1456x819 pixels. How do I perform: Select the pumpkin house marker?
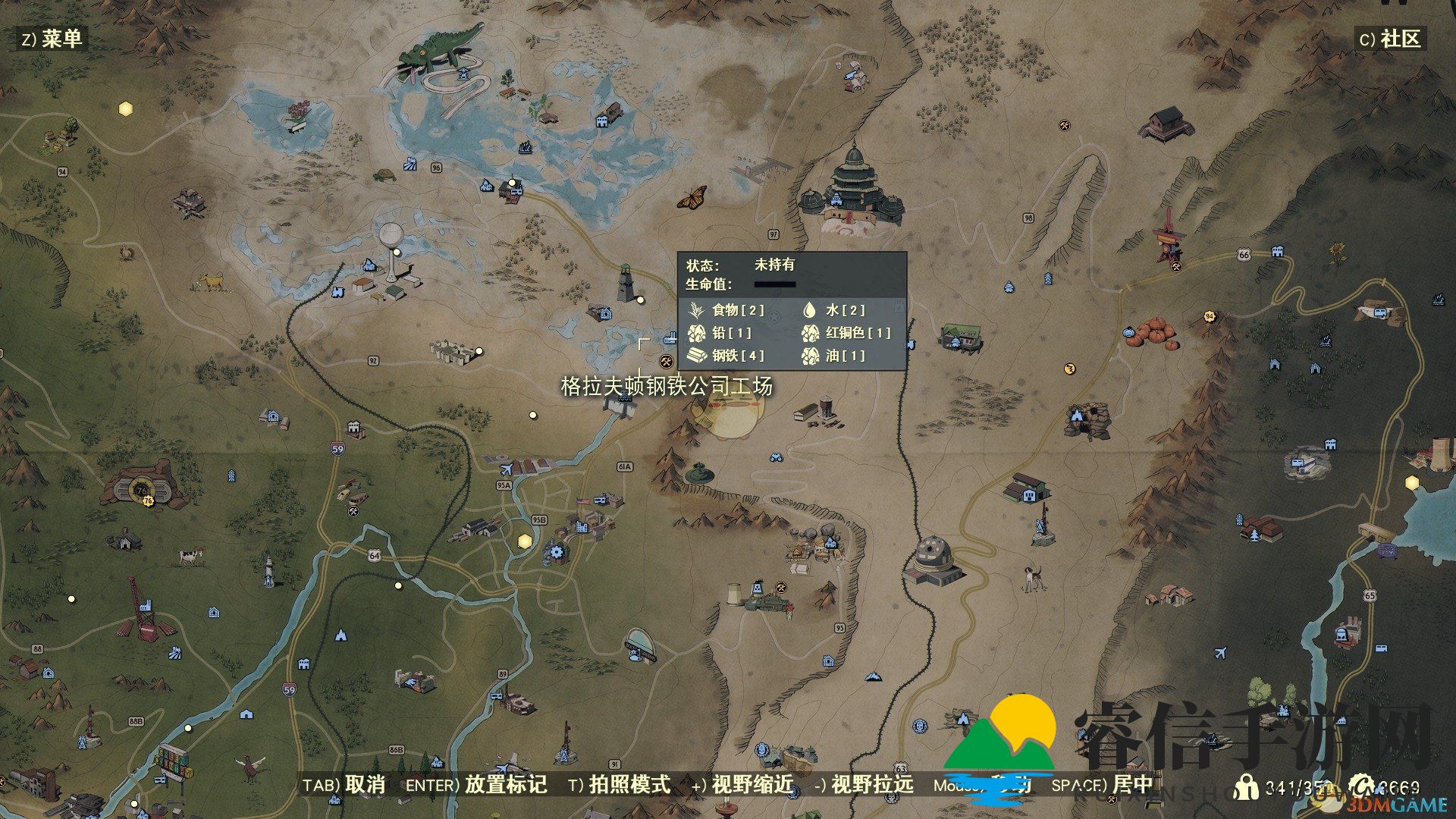coord(1153,333)
